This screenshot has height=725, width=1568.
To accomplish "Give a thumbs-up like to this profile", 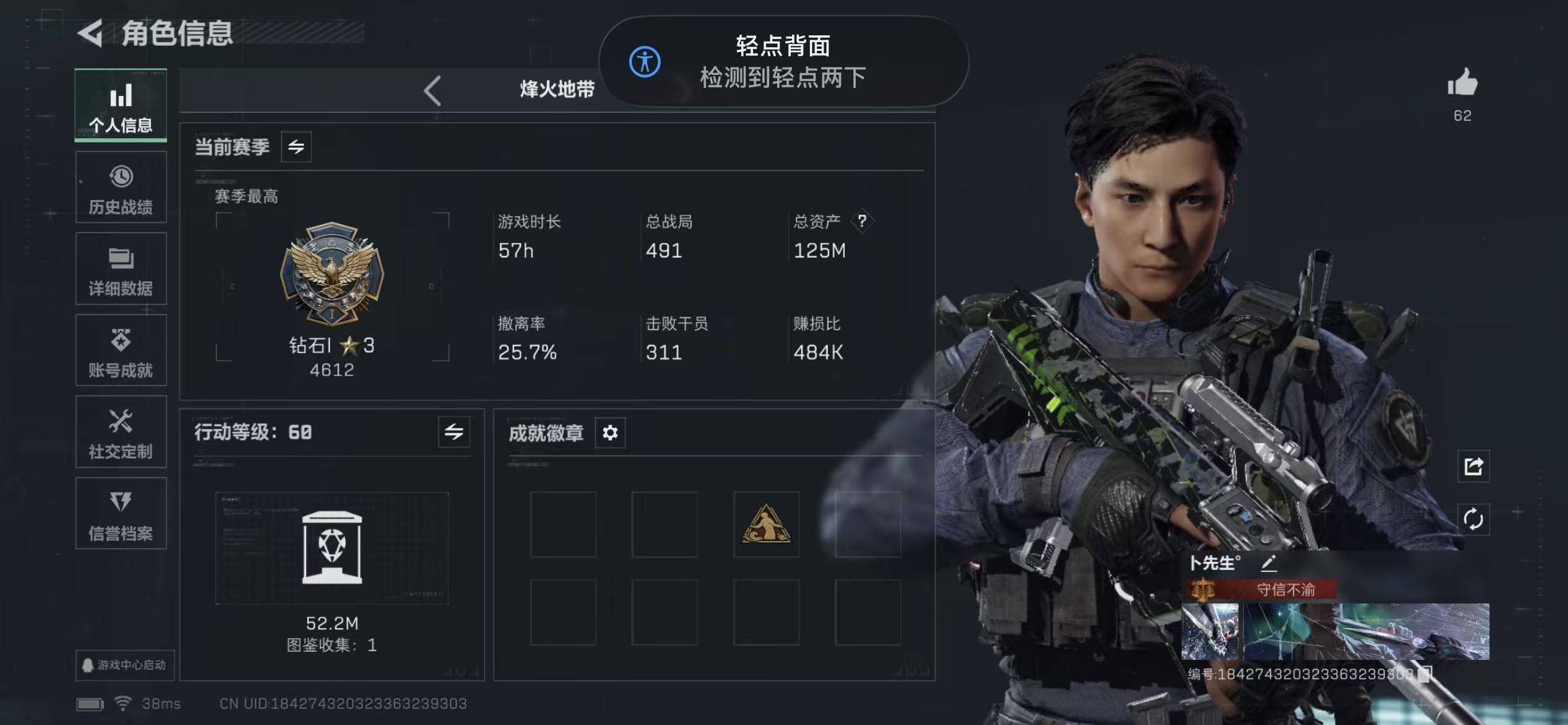I will pyautogui.click(x=1462, y=83).
